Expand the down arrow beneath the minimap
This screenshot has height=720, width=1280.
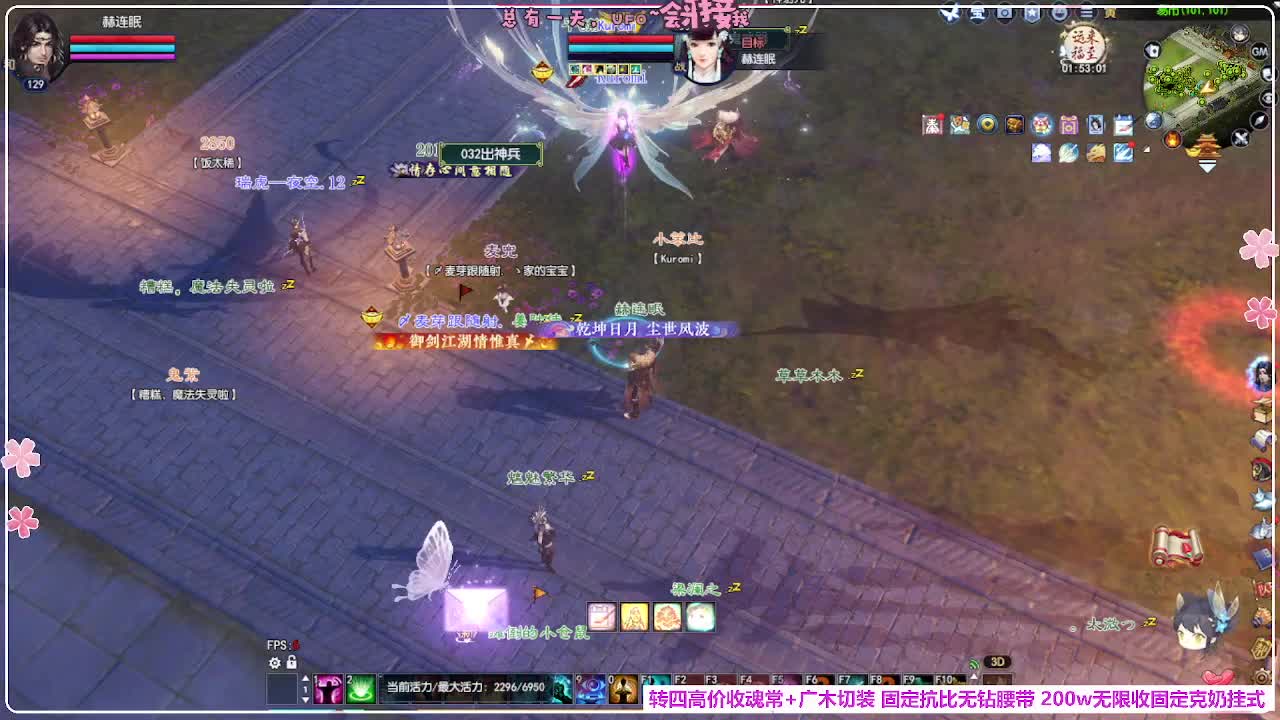click(x=1205, y=165)
